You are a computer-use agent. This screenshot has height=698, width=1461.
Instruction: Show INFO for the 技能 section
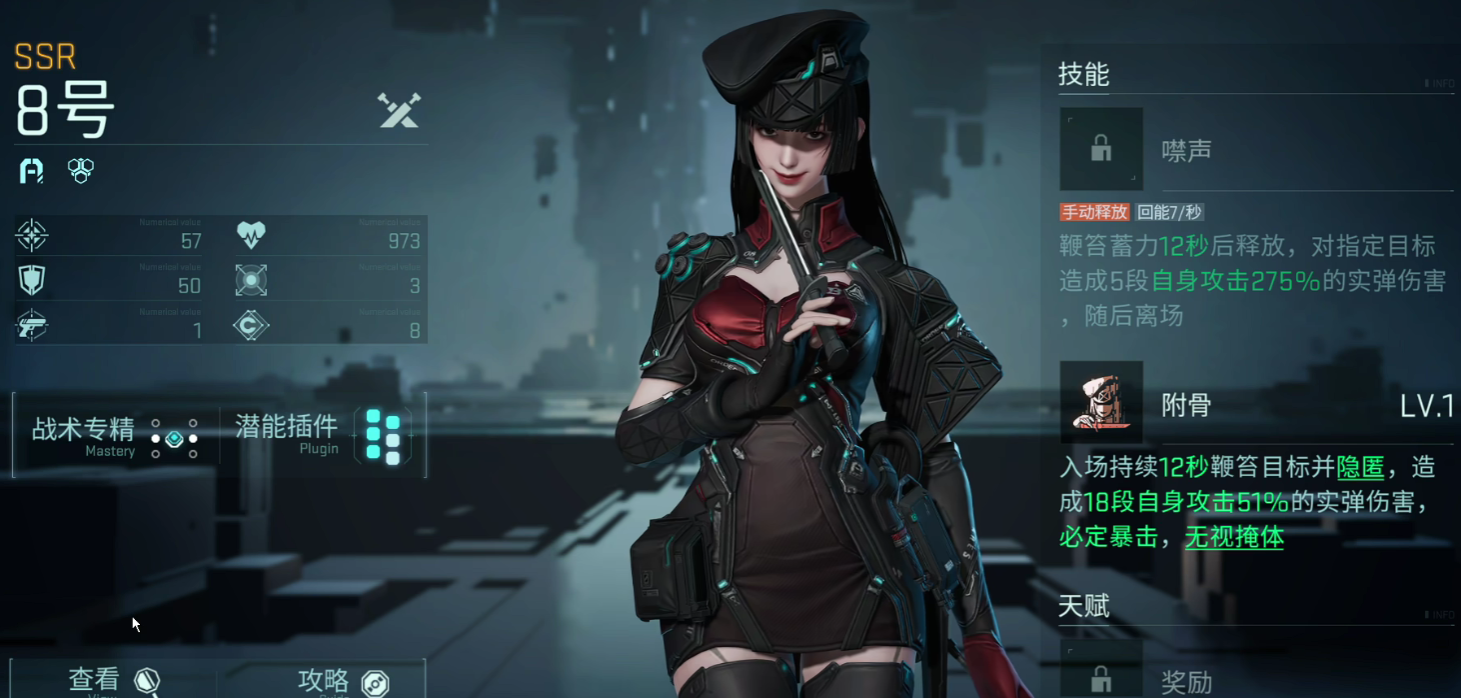click(x=1439, y=84)
